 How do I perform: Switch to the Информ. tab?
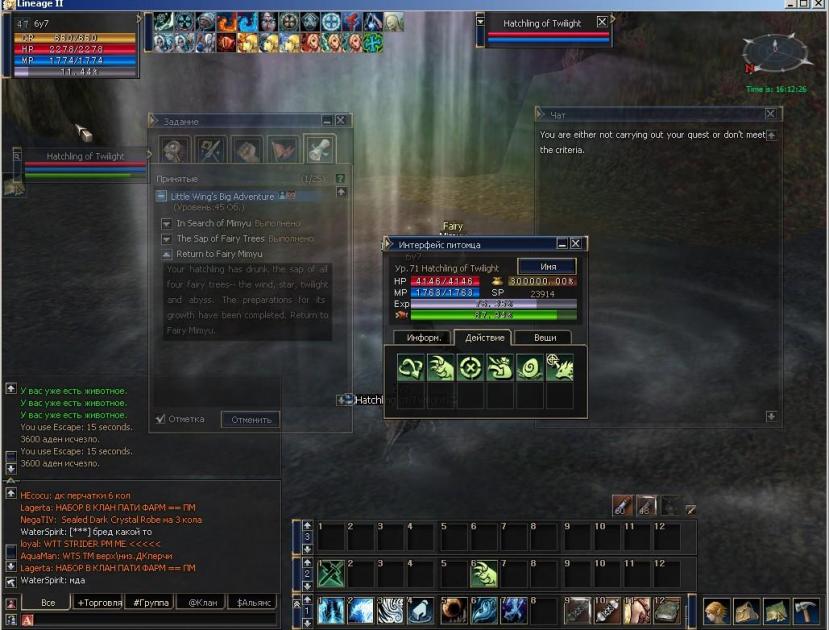[418, 338]
